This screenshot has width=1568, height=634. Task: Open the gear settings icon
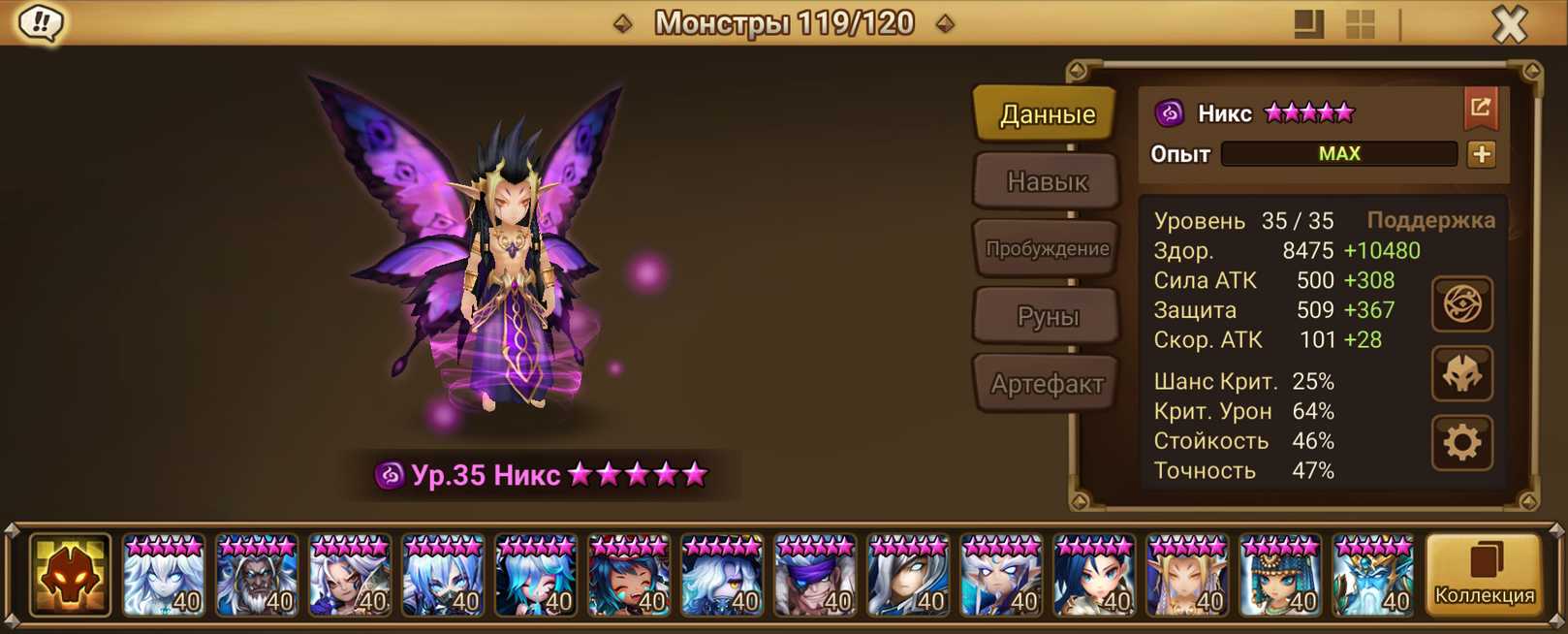coord(1461,443)
